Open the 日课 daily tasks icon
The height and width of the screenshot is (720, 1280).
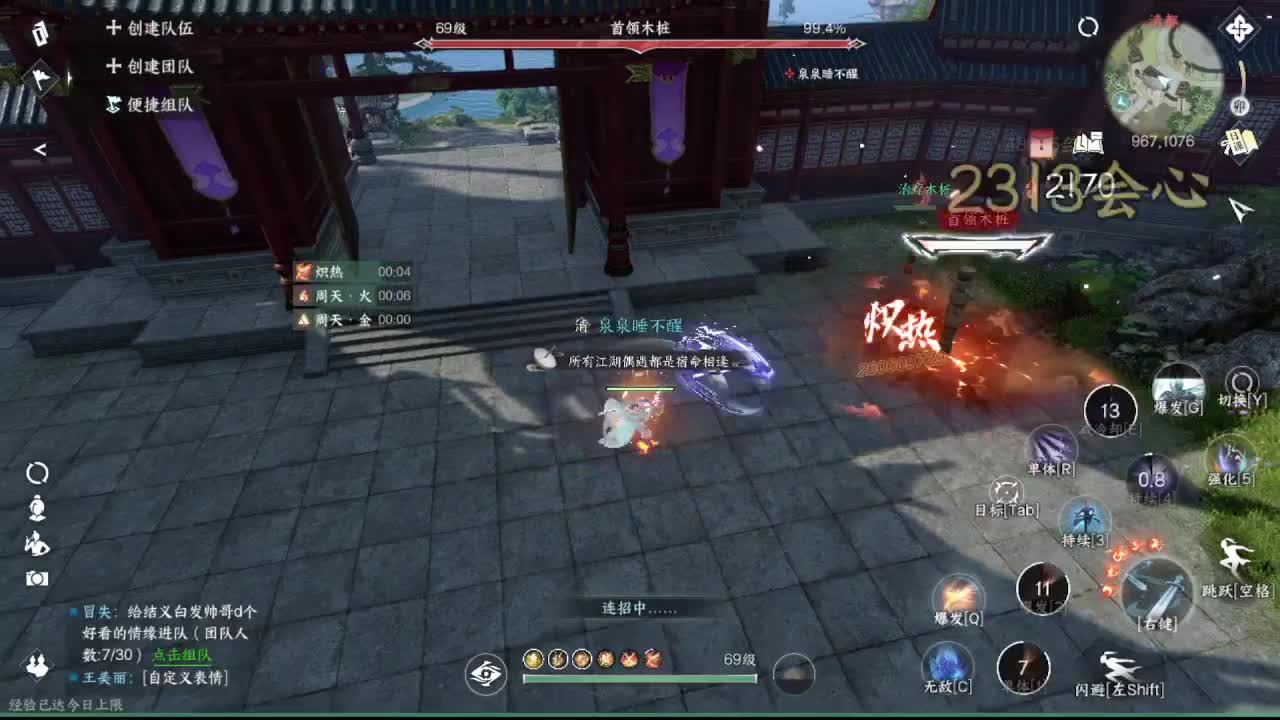[x=1241, y=142]
